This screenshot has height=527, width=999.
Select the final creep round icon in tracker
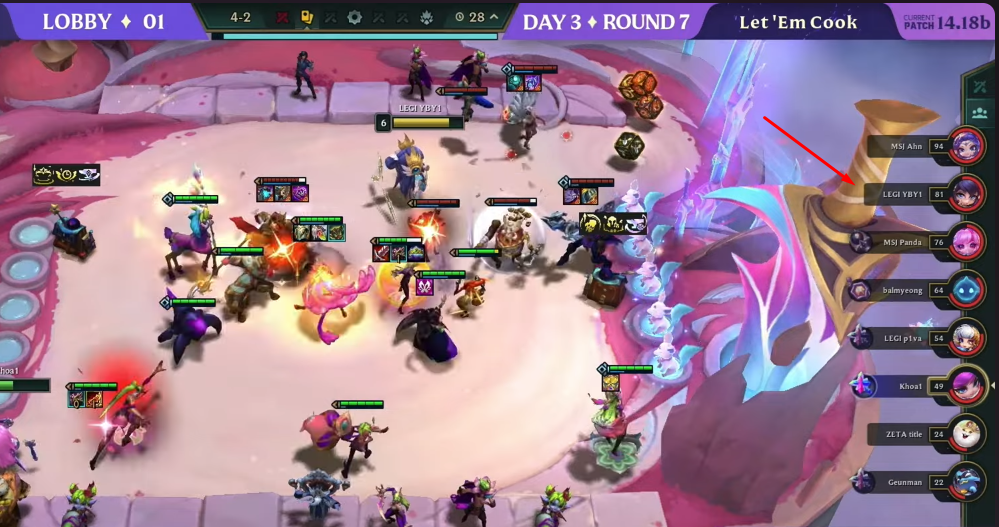[x=426, y=17]
